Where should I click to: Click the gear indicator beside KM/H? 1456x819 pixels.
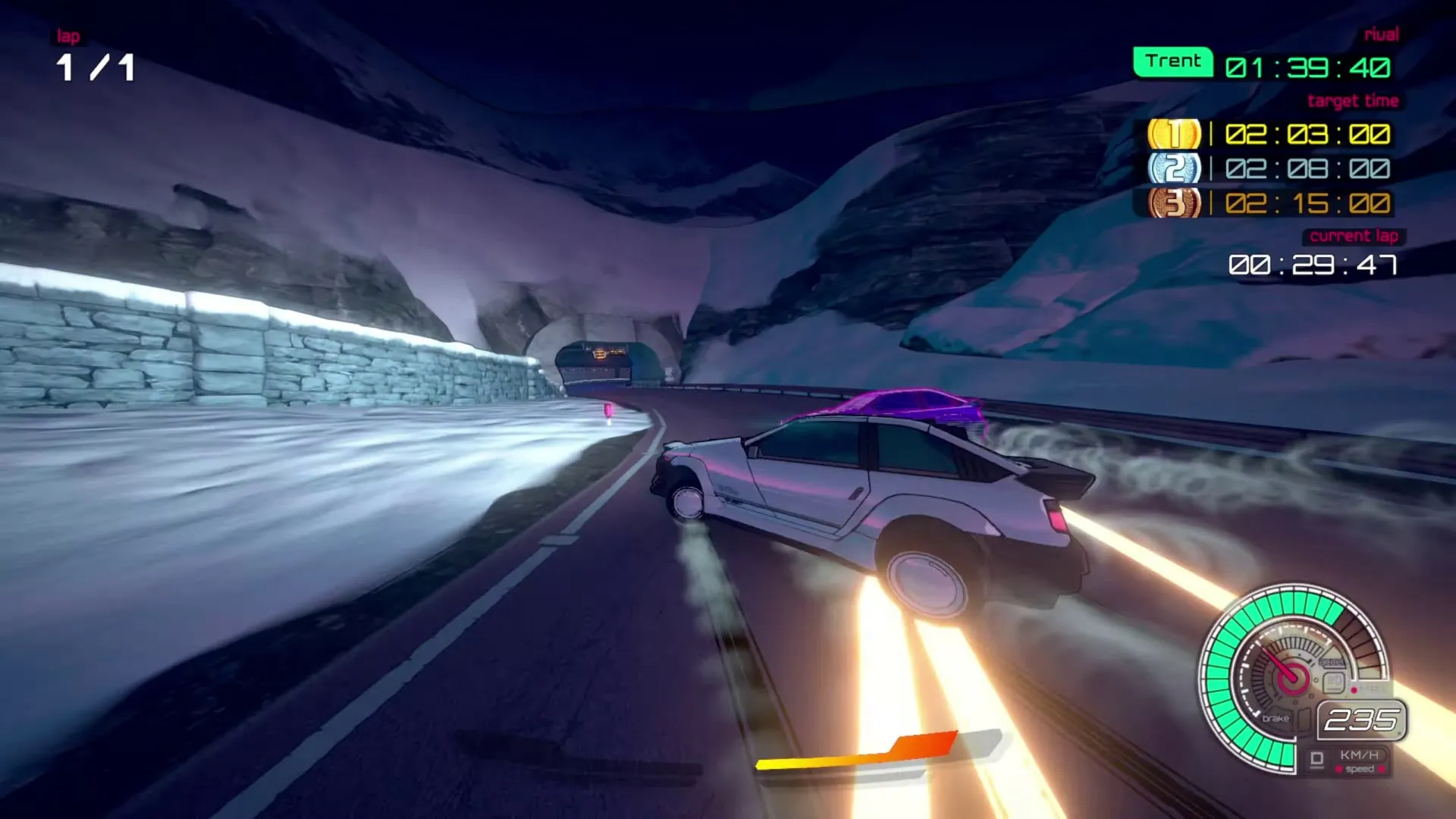click(1318, 757)
